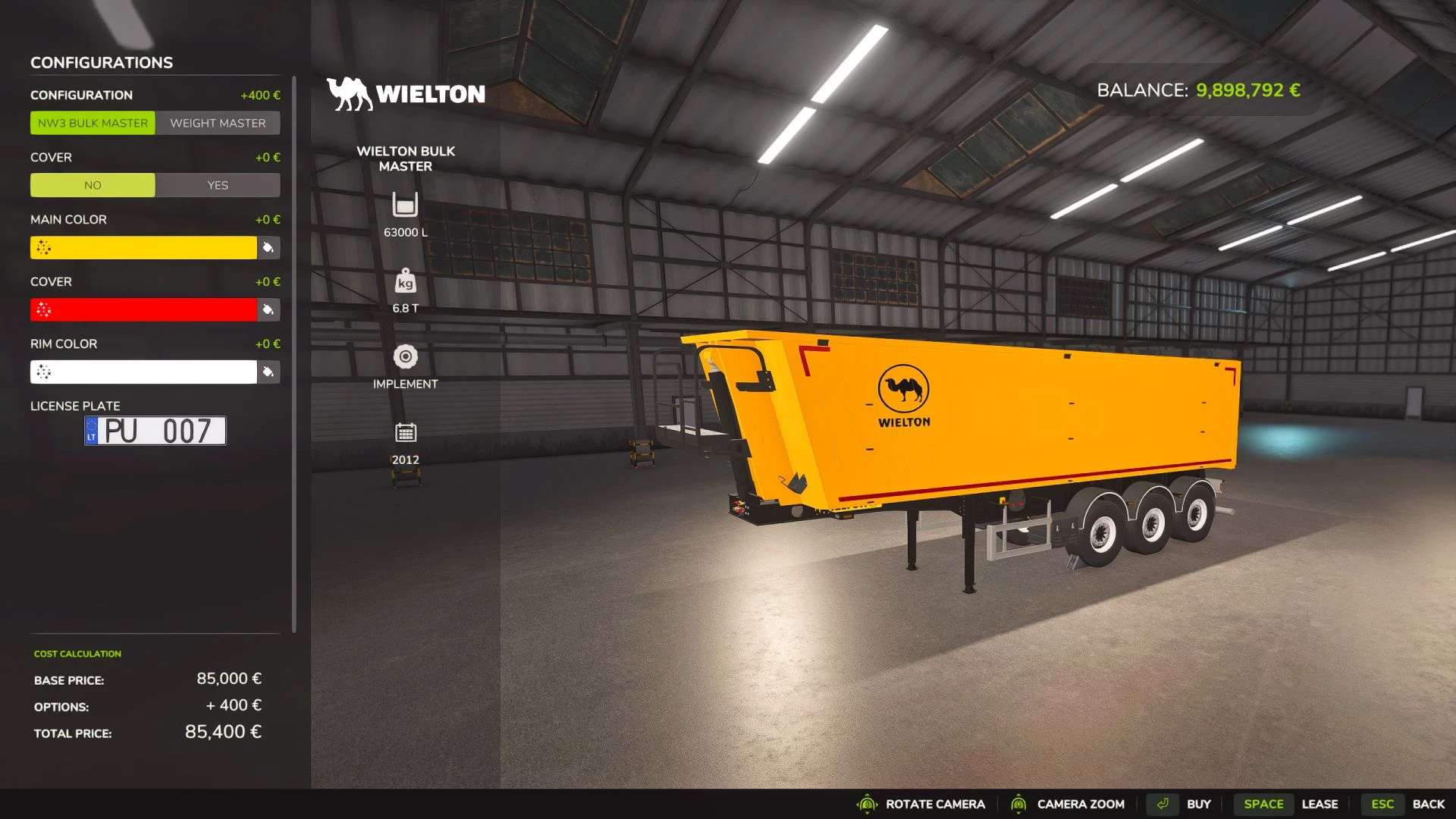Open the white rim color swatch
Image resolution: width=1456 pixels, height=819 pixels.
(143, 372)
